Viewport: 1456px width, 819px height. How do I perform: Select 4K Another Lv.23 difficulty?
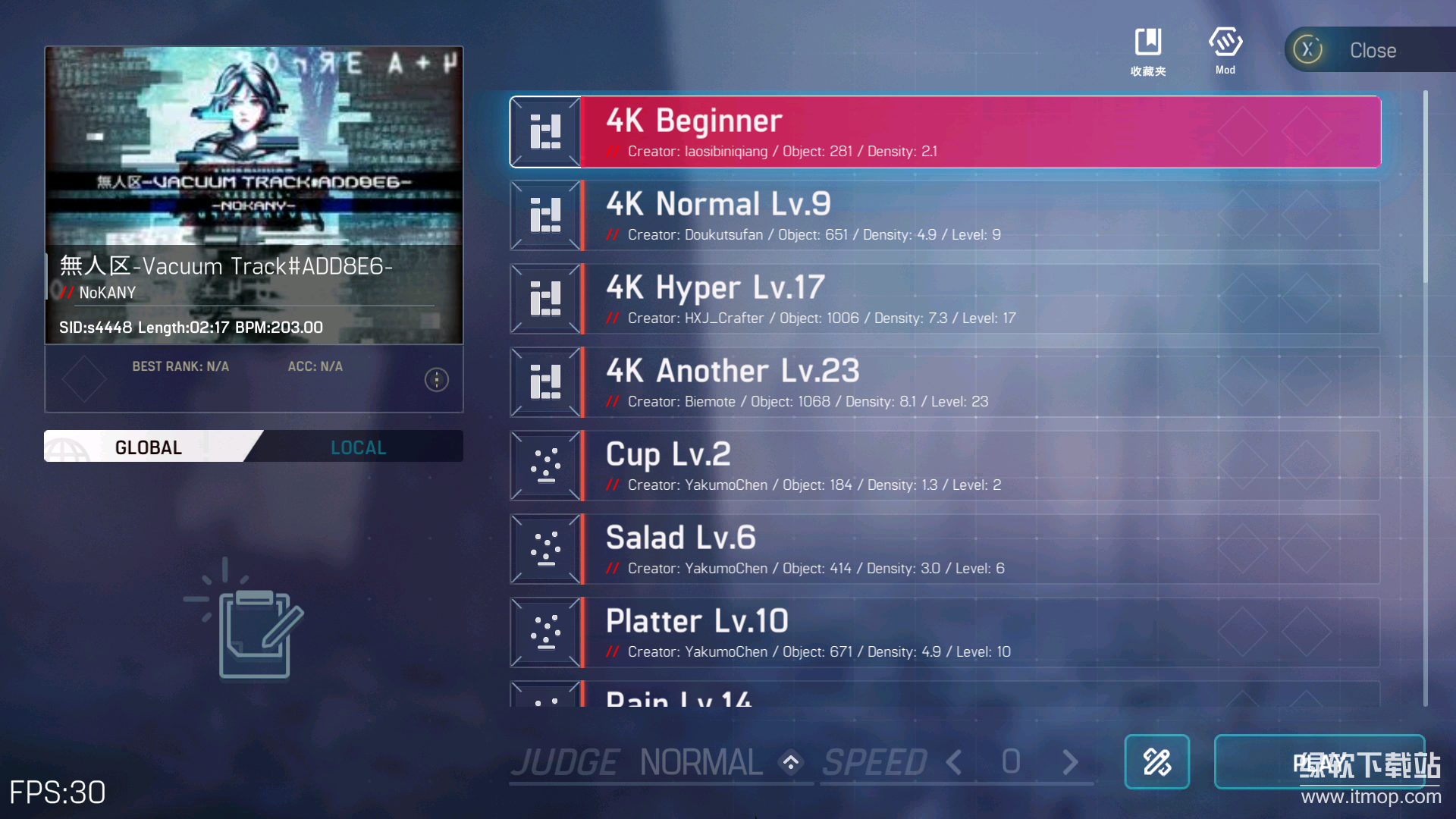click(x=944, y=382)
